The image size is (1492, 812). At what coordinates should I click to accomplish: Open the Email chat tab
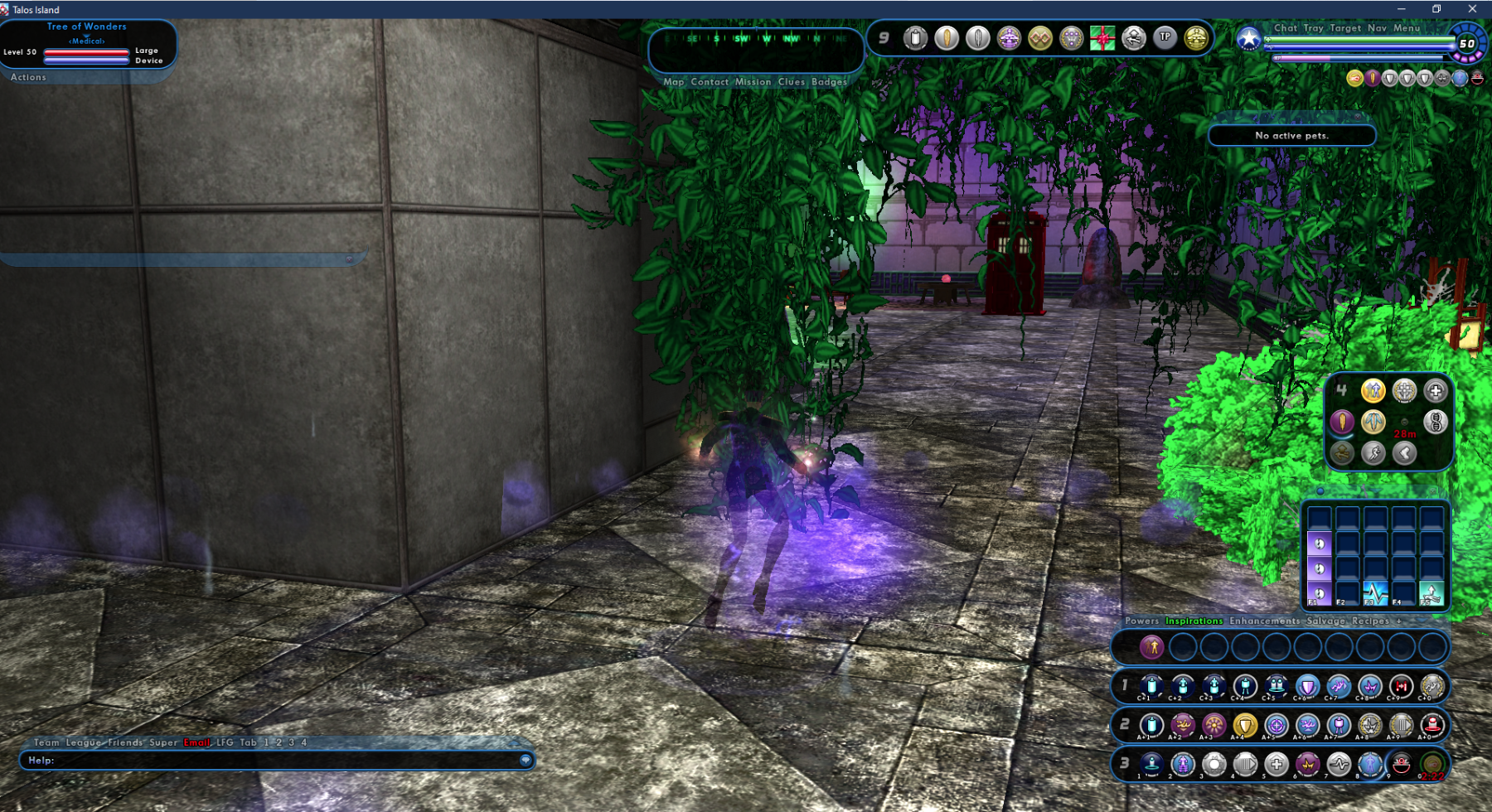[x=196, y=742]
